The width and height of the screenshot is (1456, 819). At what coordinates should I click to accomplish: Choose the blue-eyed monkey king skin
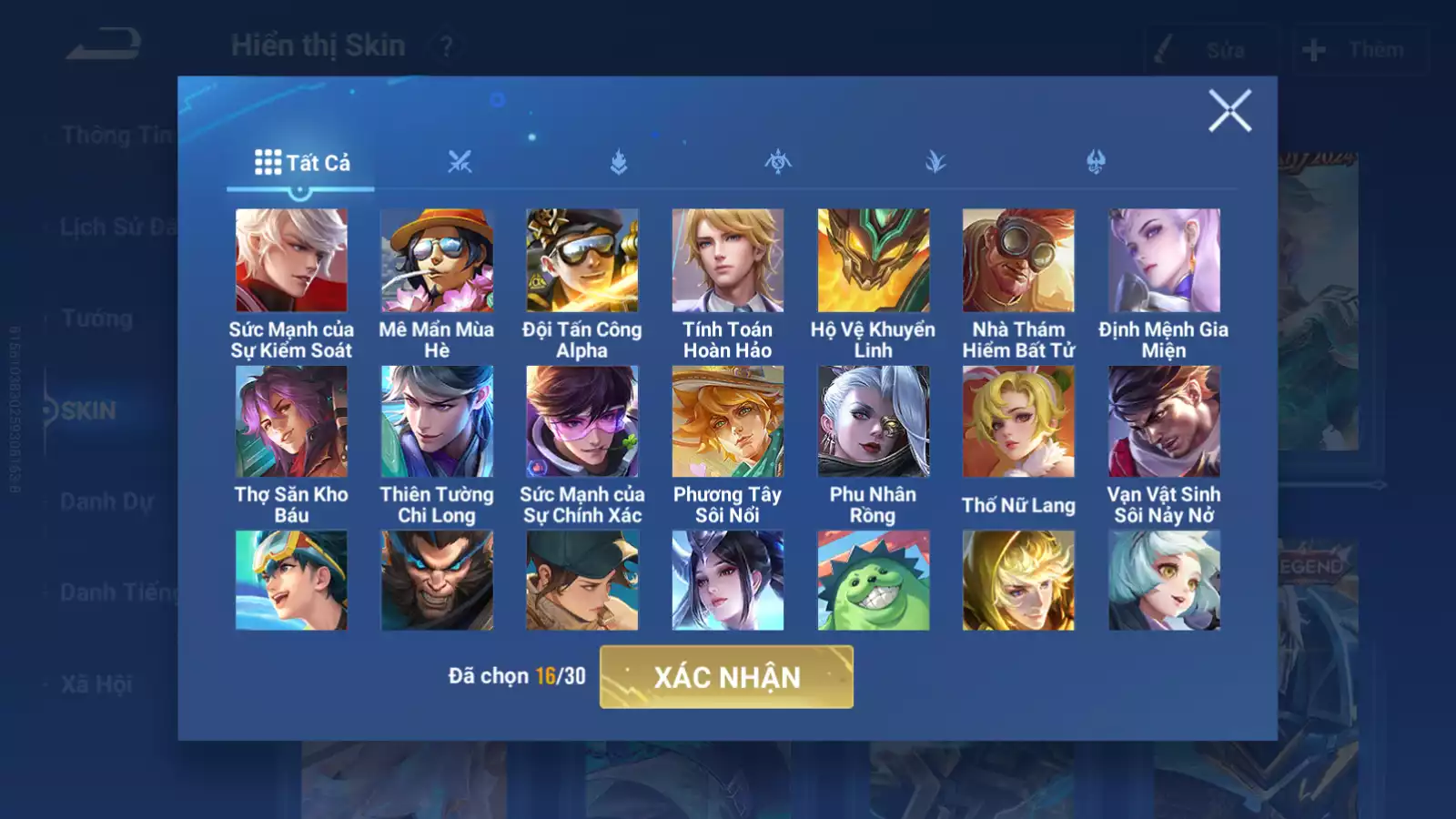pyautogui.click(x=437, y=581)
